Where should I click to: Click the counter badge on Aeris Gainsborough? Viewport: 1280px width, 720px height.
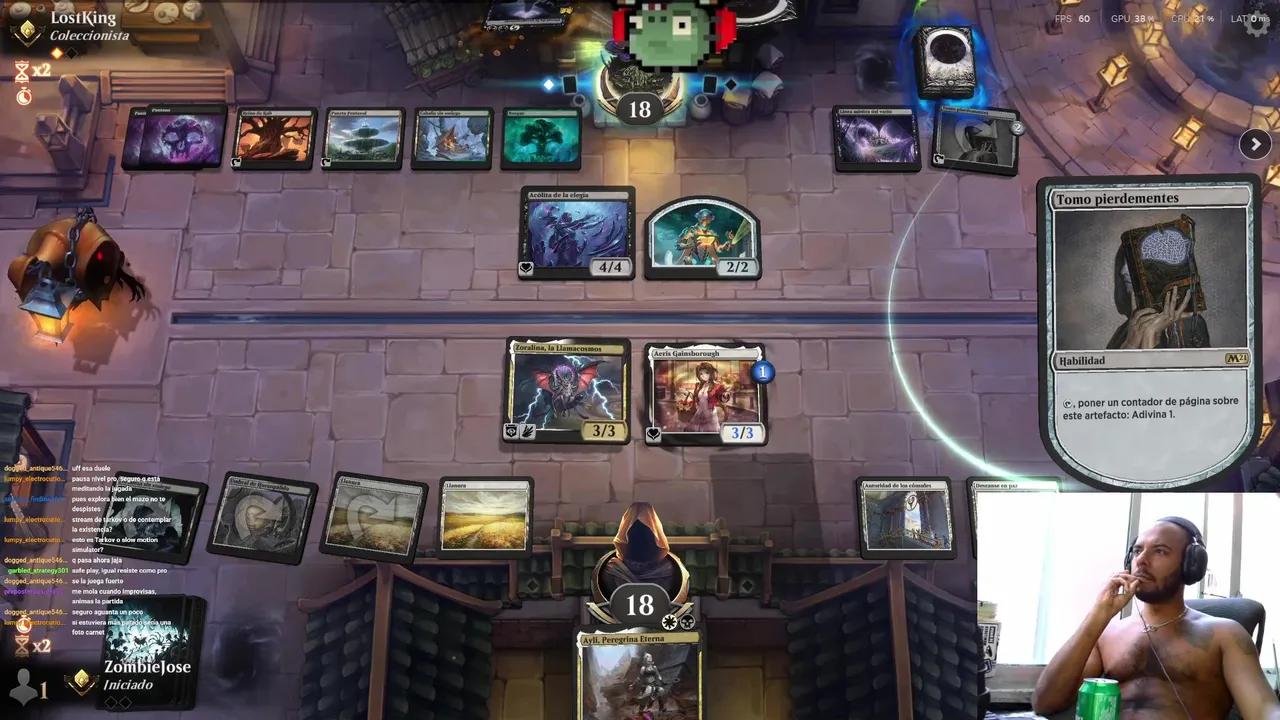point(762,370)
